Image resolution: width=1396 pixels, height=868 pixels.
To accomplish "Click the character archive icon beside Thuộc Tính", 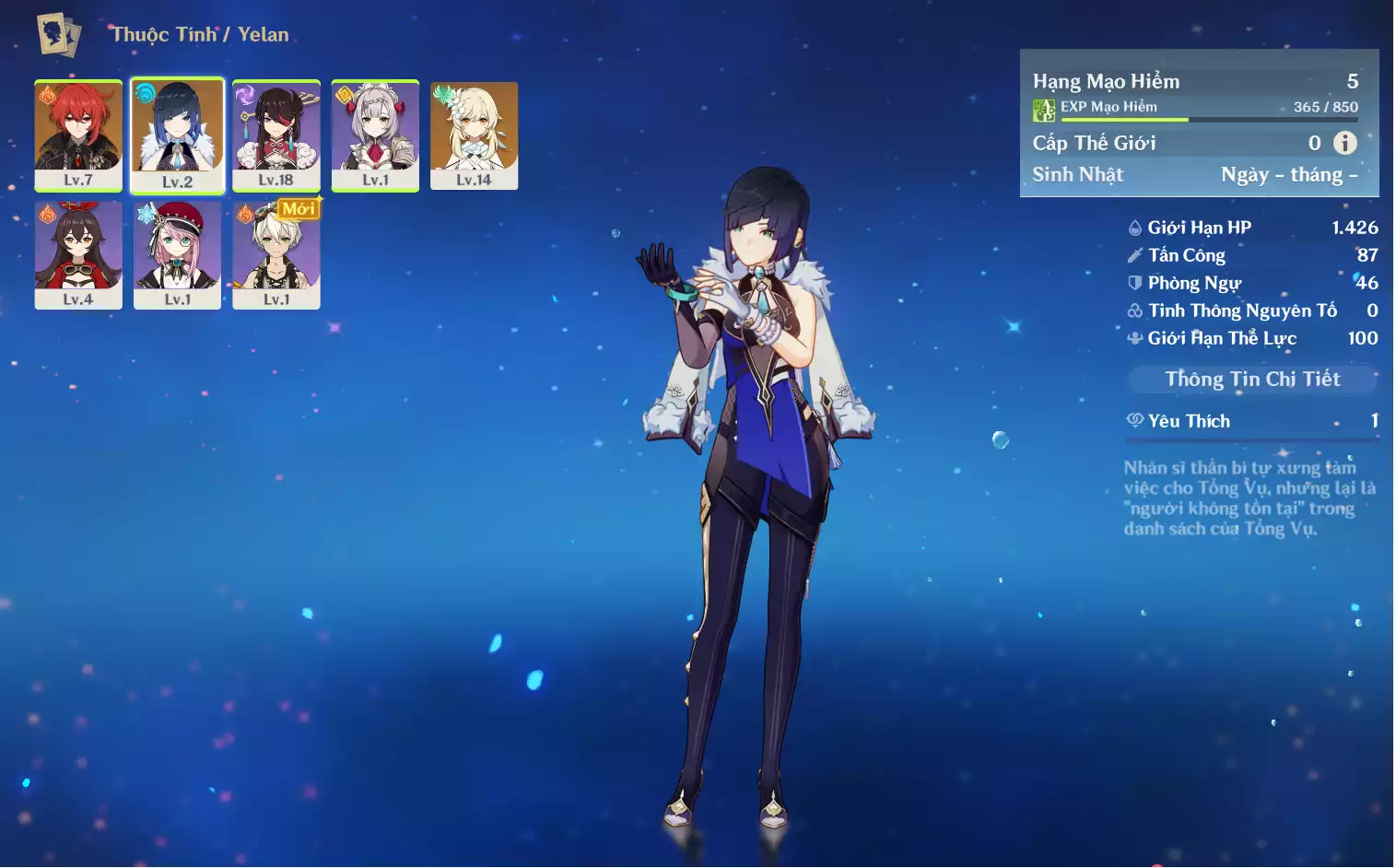I will 59,35.
